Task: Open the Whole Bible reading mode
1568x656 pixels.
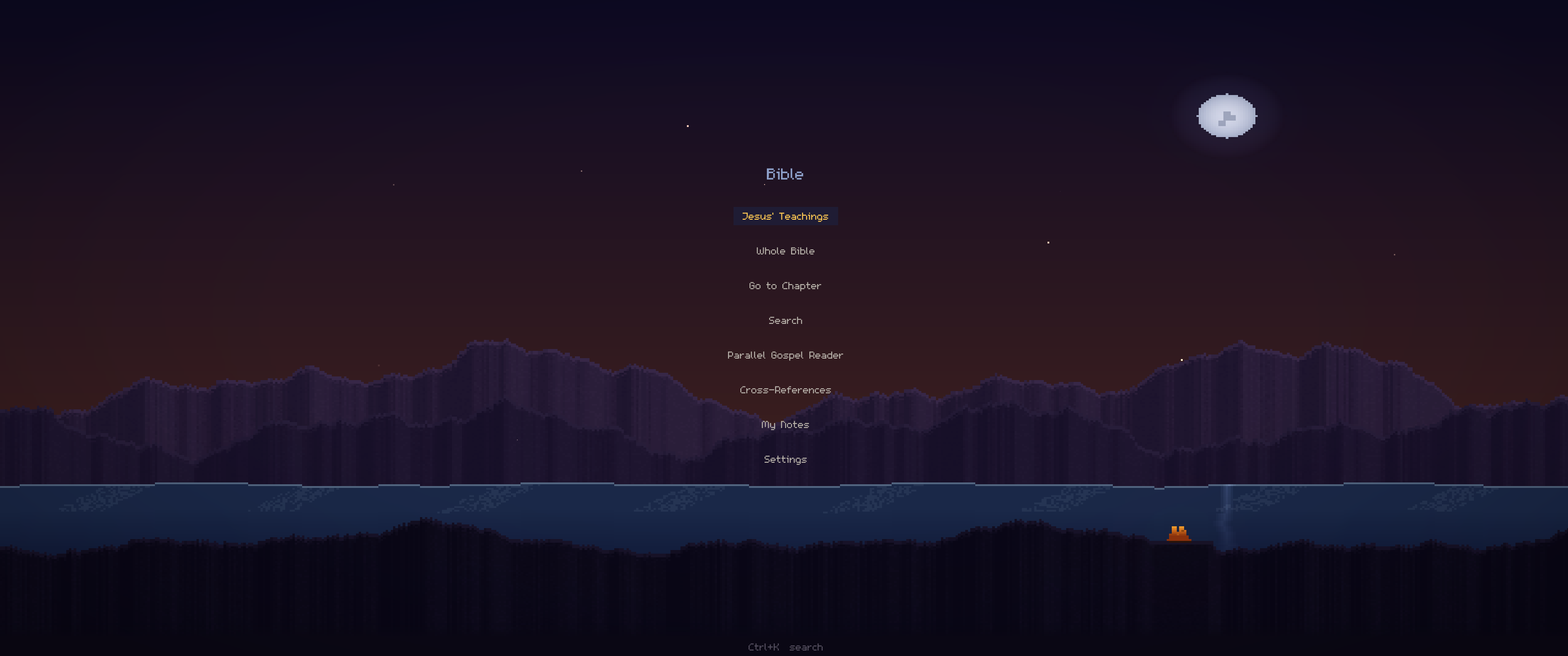Action: 785,251
